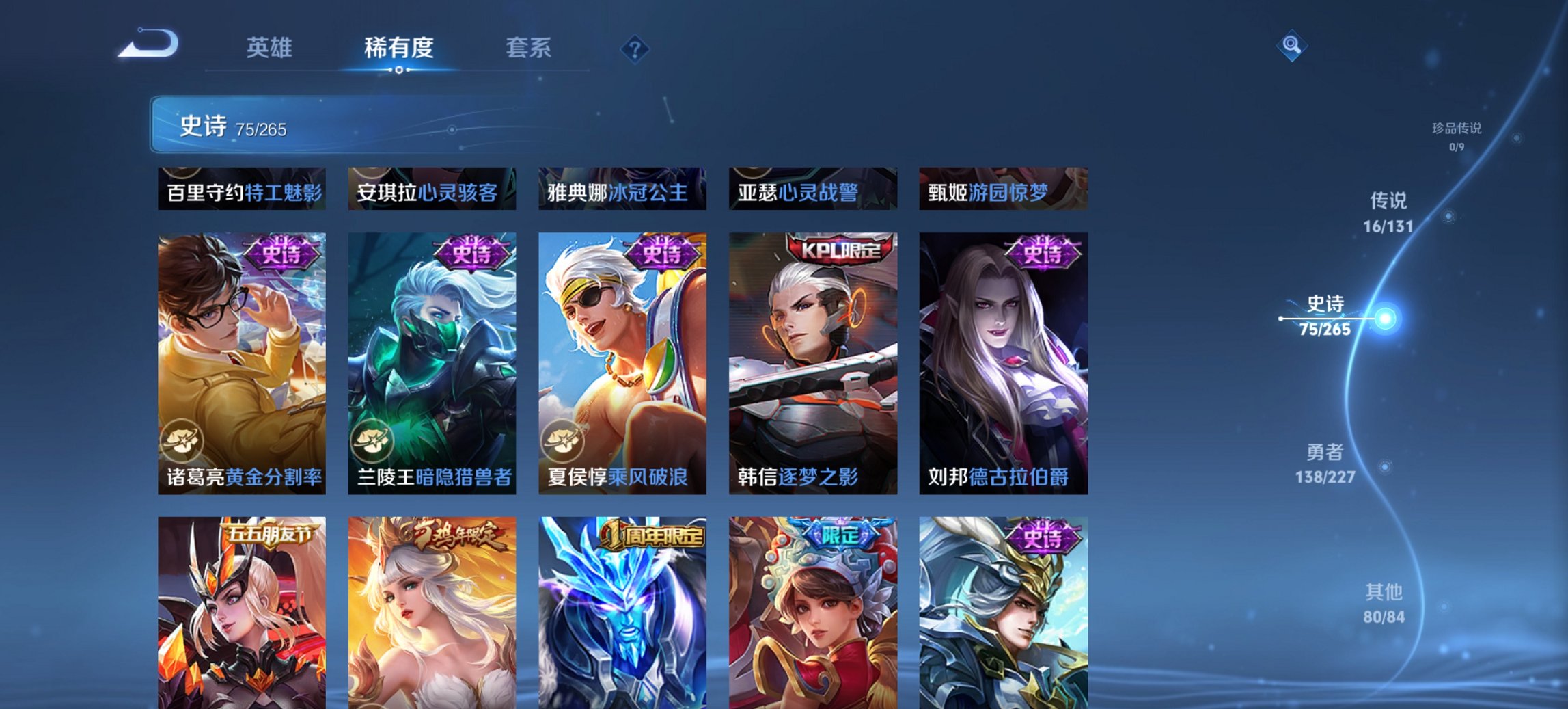The image size is (1568, 709).
Task: Open the diamond help question mark icon
Action: 636,49
